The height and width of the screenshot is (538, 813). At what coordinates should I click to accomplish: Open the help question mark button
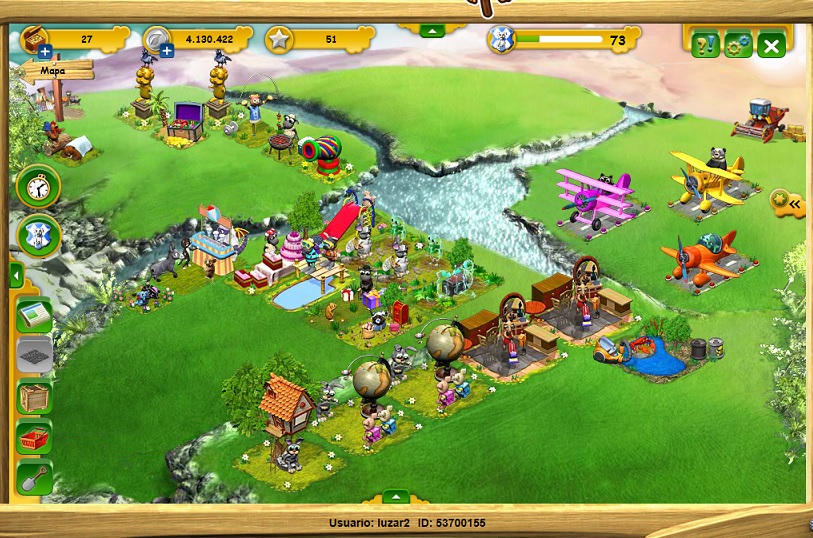[x=705, y=45]
